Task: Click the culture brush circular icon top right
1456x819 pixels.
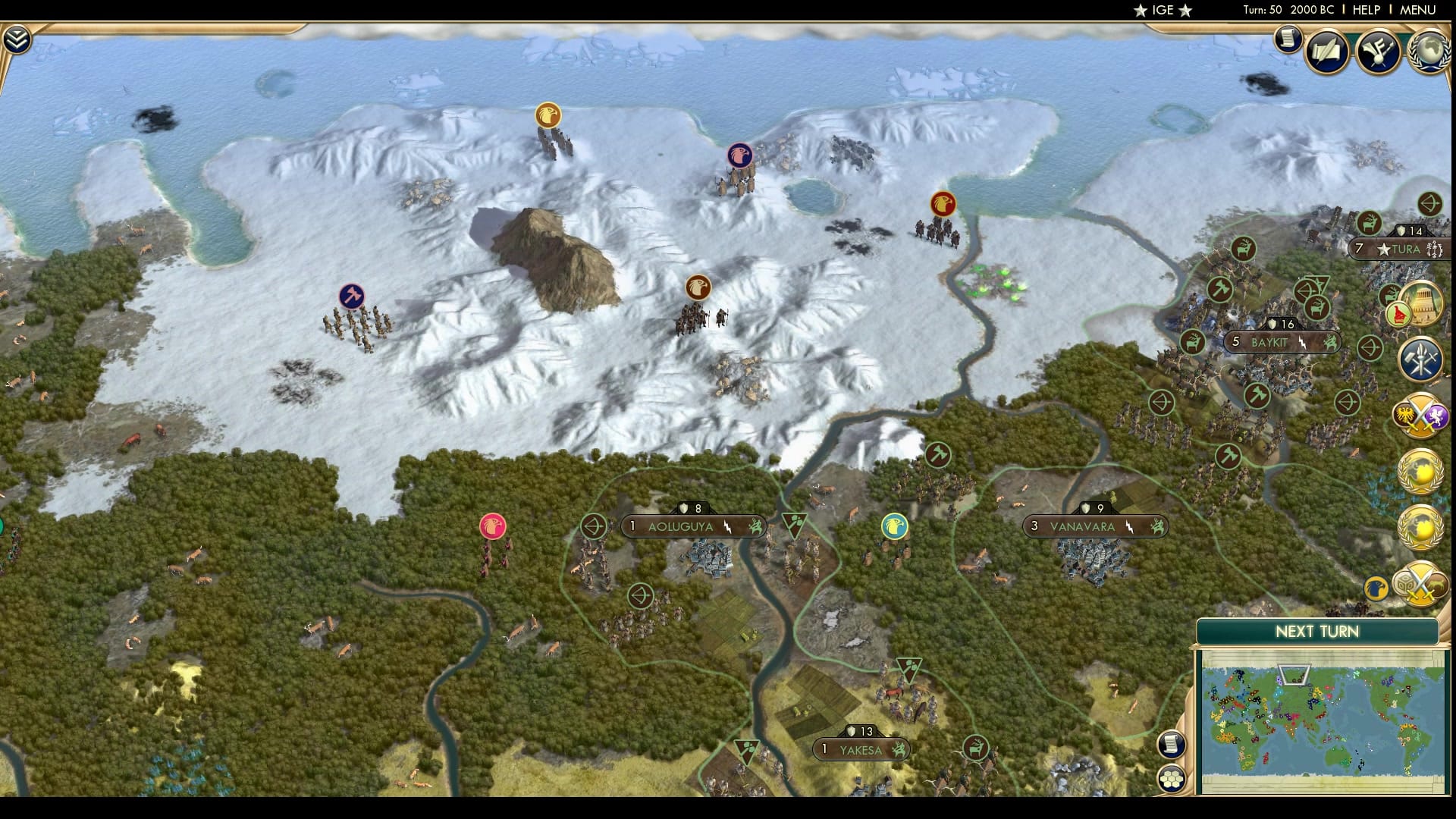Action: click(x=1379, y=52)
